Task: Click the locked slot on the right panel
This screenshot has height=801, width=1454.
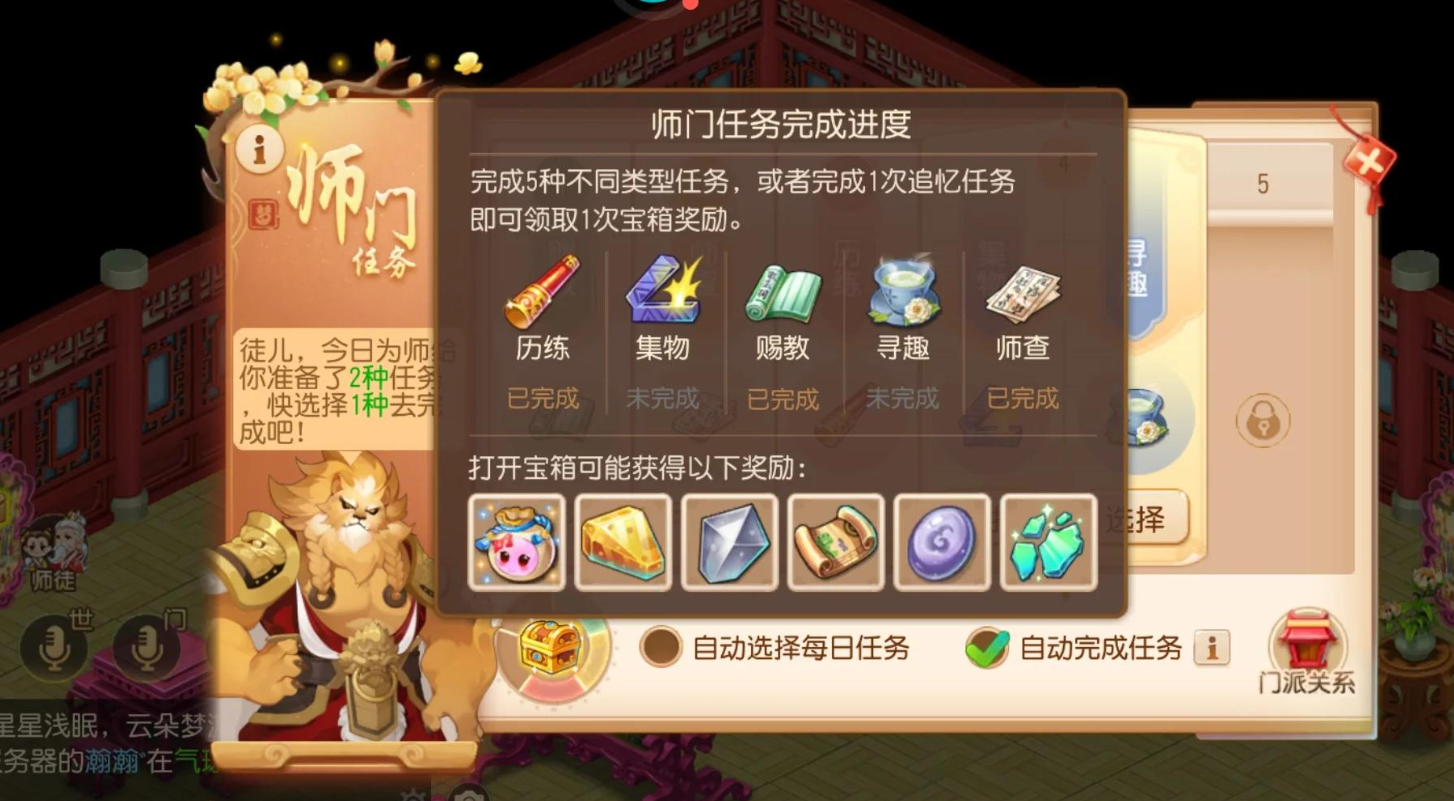Action: pyautogui.click(x=1263, y=420)
